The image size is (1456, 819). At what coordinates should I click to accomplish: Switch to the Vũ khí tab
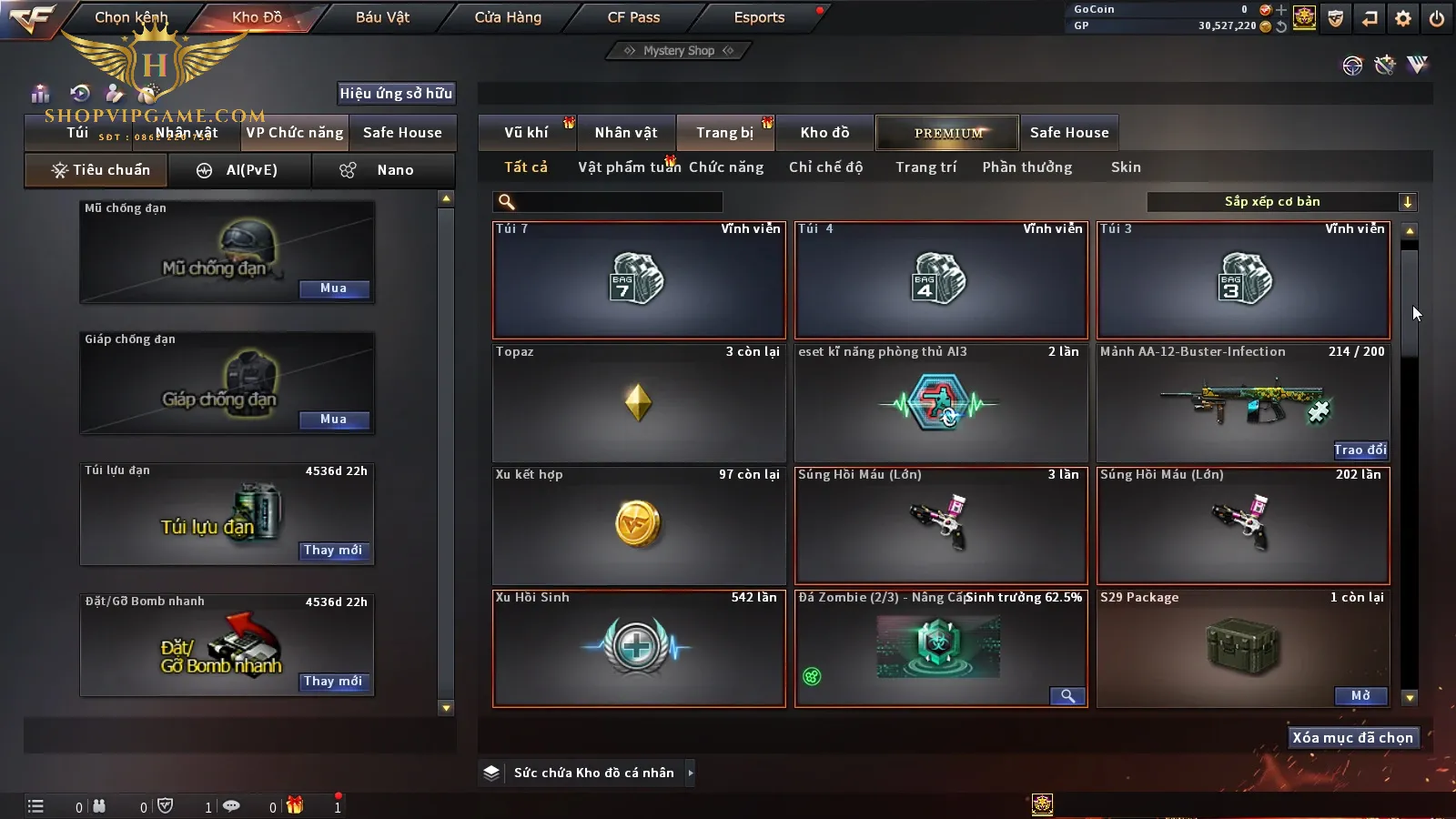[526, 133]
